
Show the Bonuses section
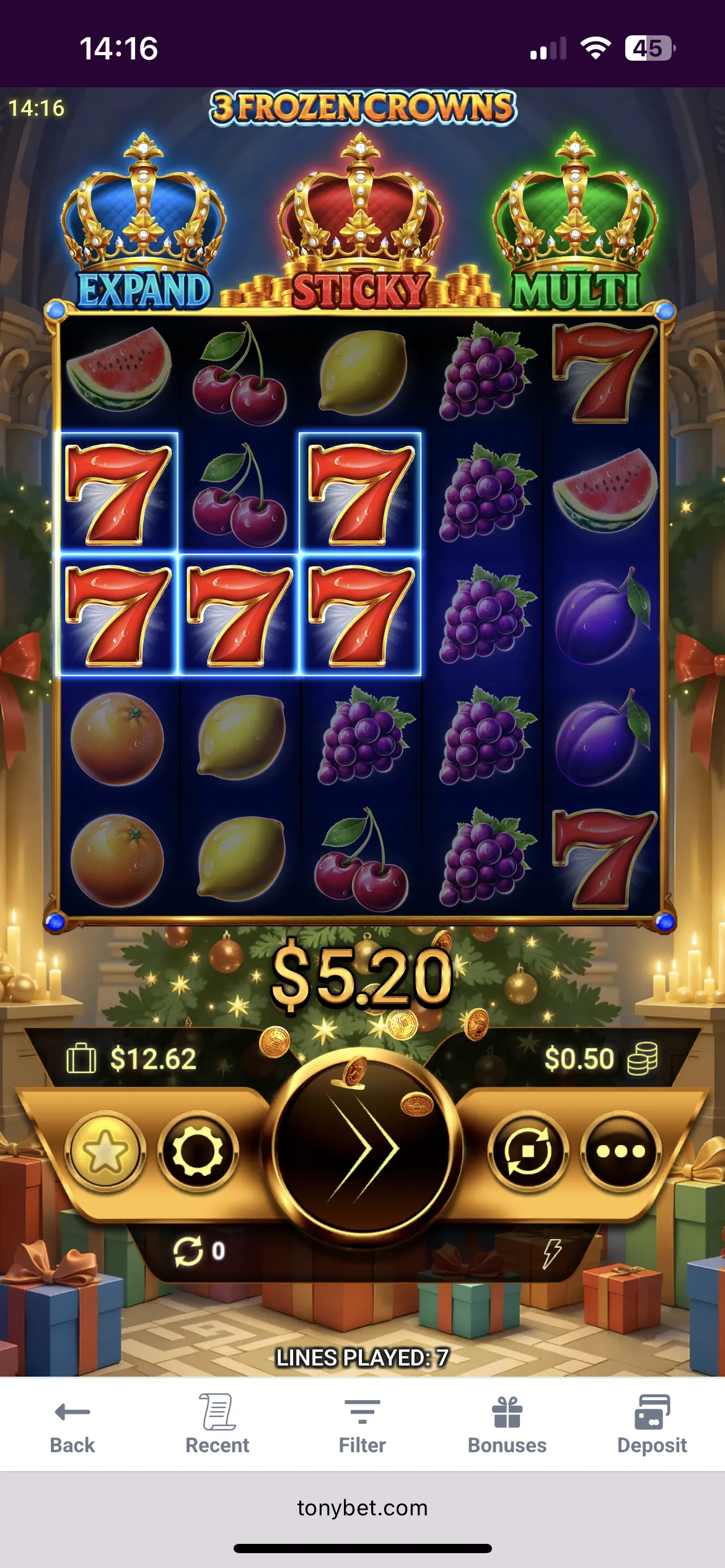[x=507, y=1424]
